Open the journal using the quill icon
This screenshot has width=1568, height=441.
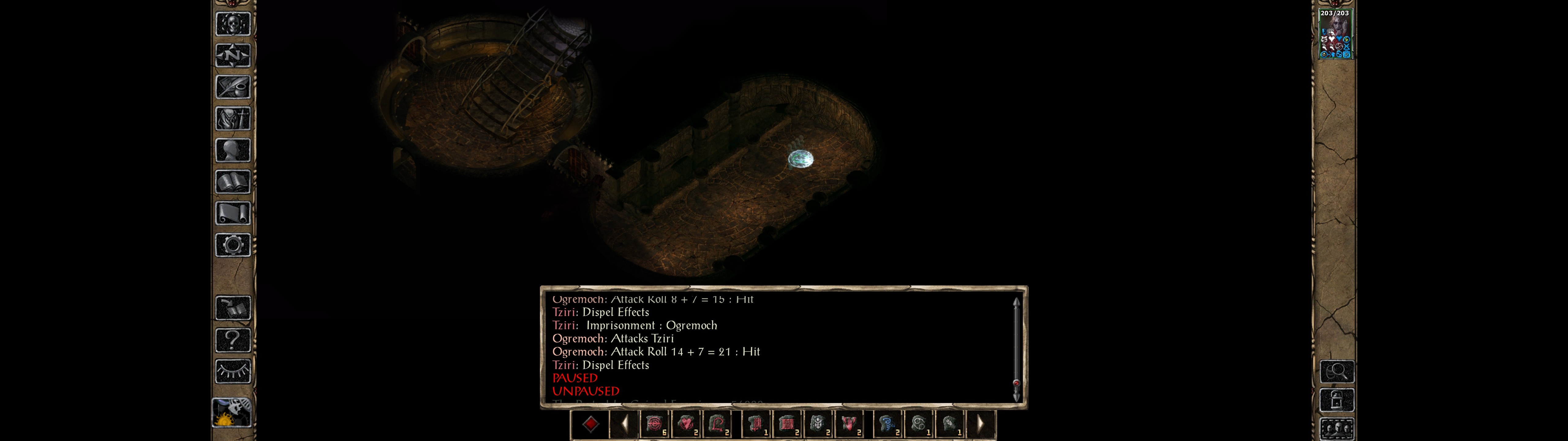(x=232, y=87)
